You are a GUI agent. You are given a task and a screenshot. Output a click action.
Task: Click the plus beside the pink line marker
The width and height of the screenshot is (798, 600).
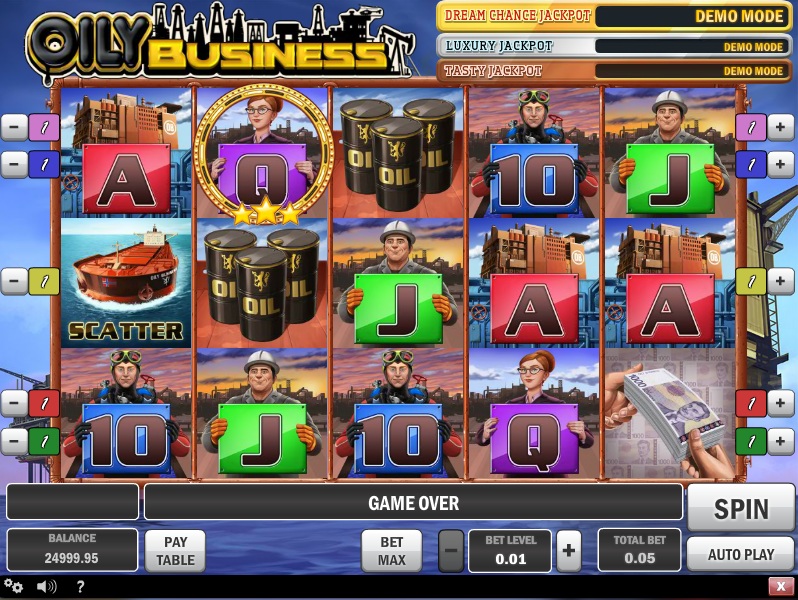tap(781, 127)
